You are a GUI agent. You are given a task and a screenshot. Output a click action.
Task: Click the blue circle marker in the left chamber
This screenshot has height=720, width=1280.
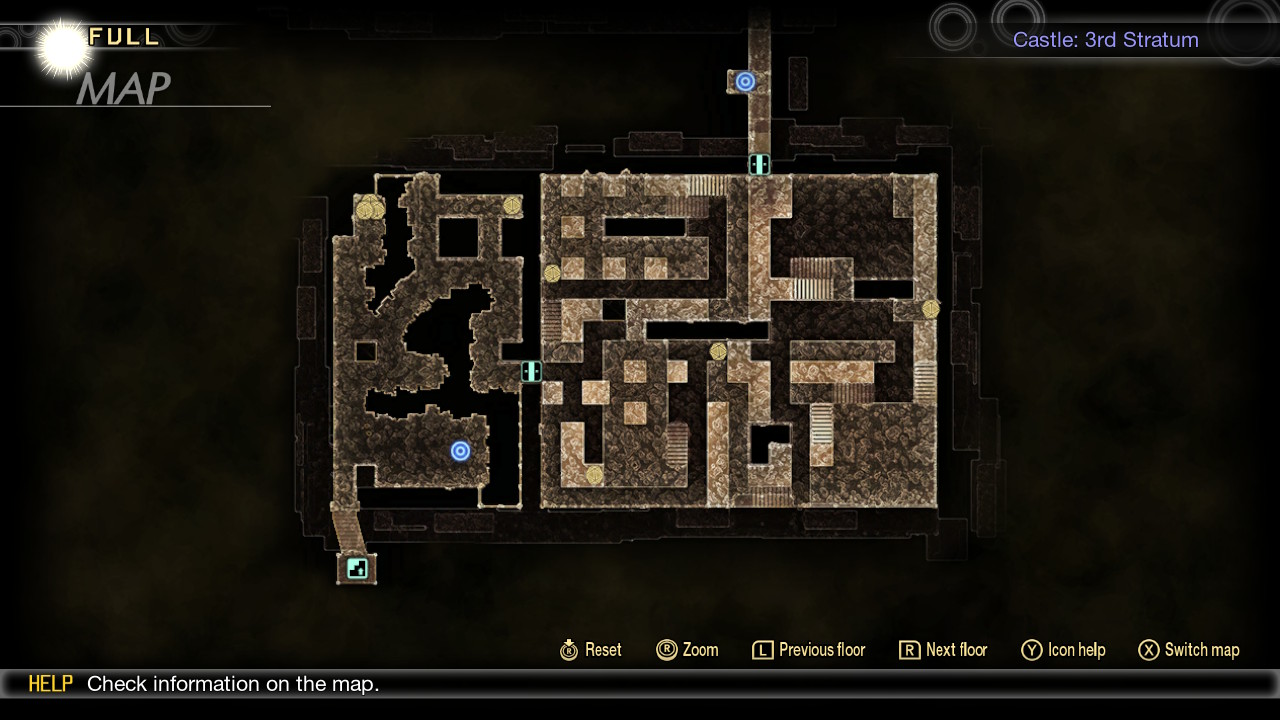point(460,451)
